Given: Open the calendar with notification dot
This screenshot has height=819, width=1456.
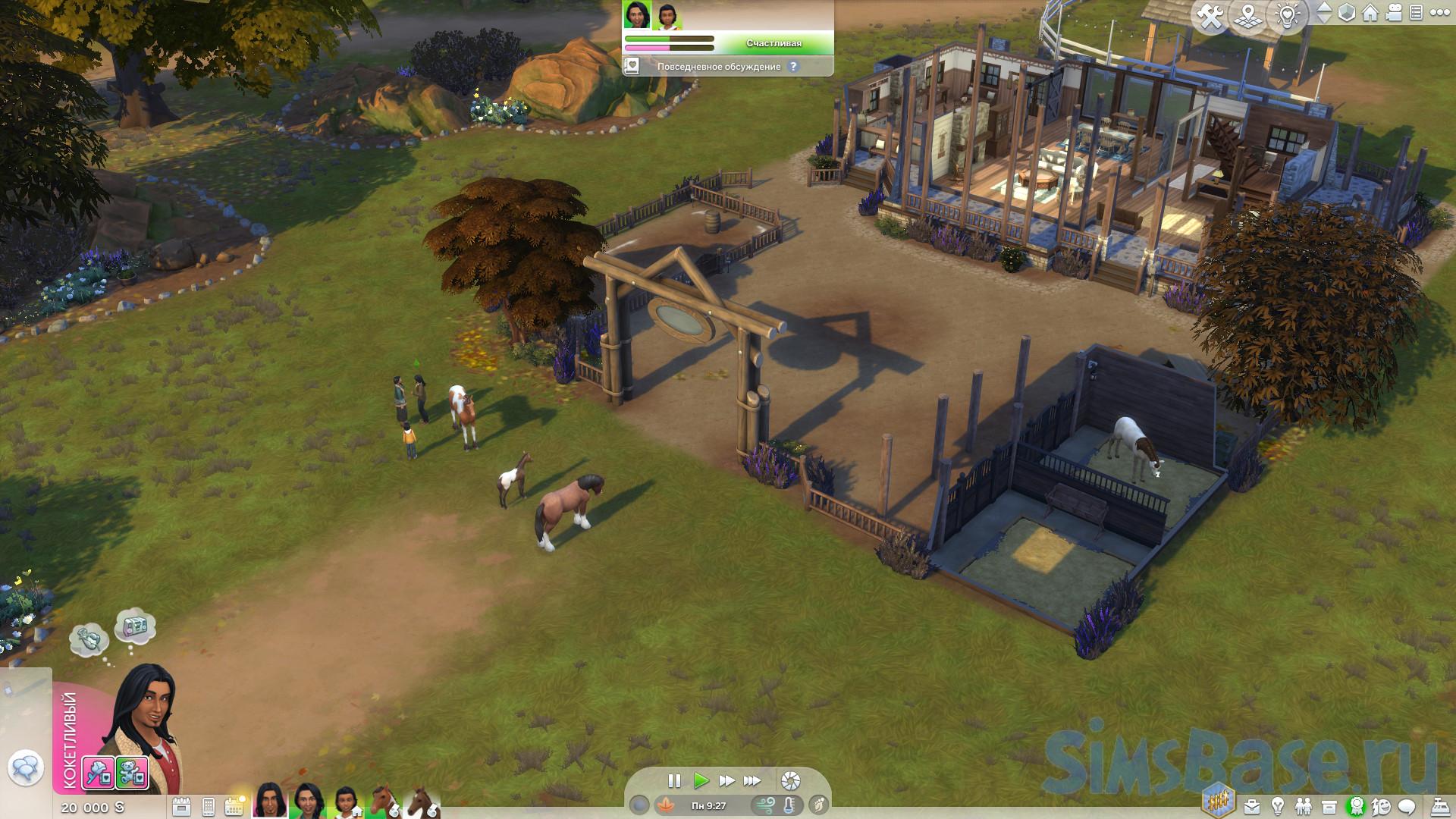Looking at the screenshot, I should click(x=234, y=805).
